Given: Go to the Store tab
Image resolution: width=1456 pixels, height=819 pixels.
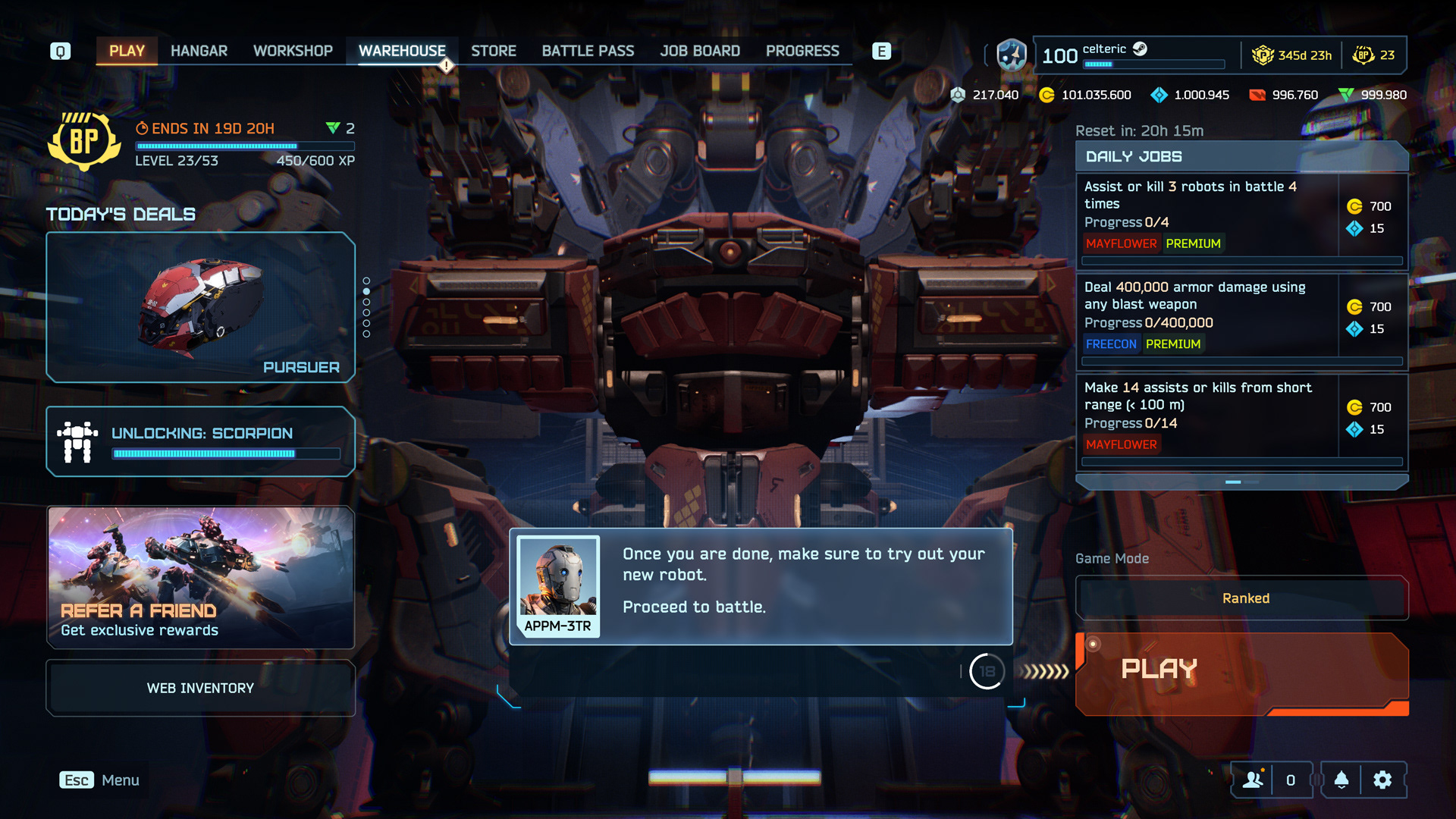Looking at the screenshot, I should (x=494, y=51).
